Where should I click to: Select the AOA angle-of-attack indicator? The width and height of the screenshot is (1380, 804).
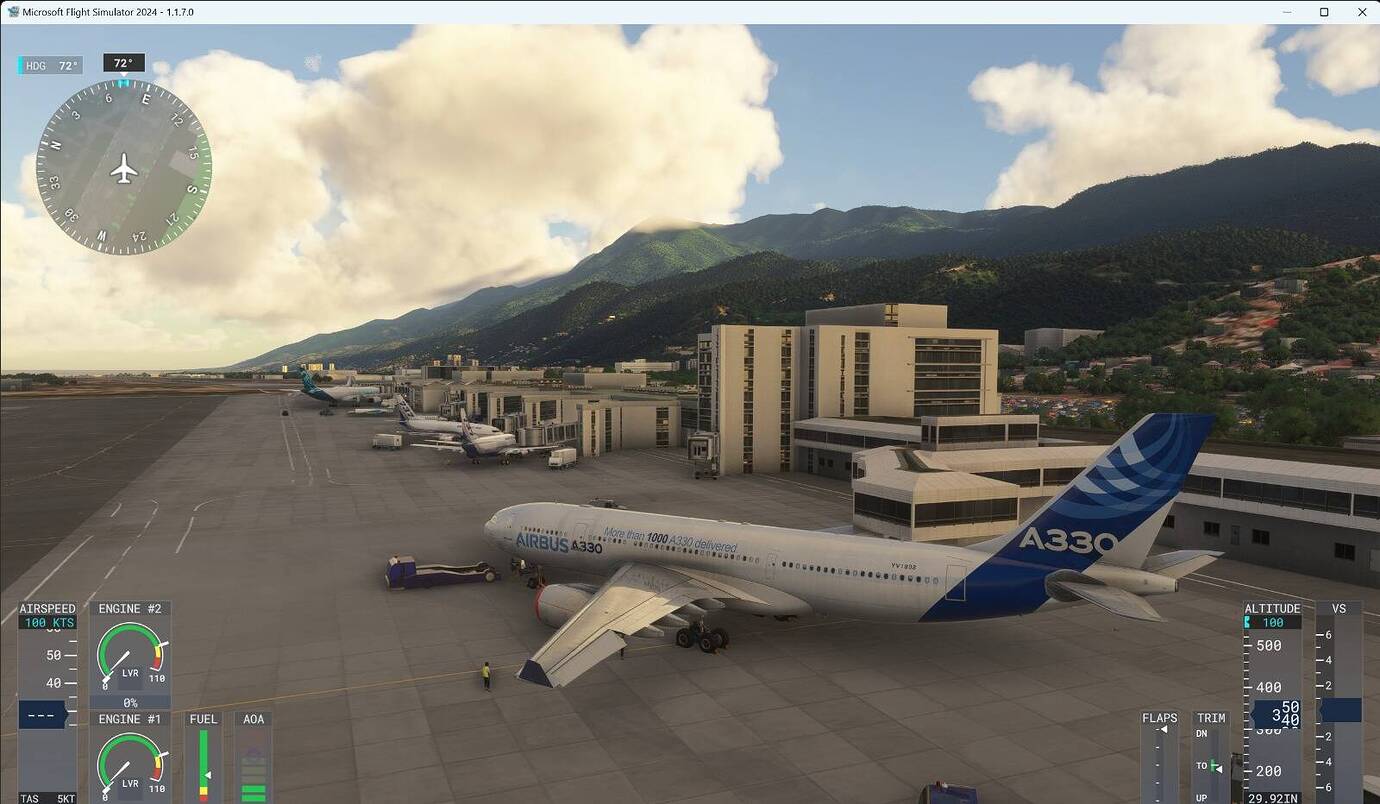pyautogui.click(x=252, y=770)
